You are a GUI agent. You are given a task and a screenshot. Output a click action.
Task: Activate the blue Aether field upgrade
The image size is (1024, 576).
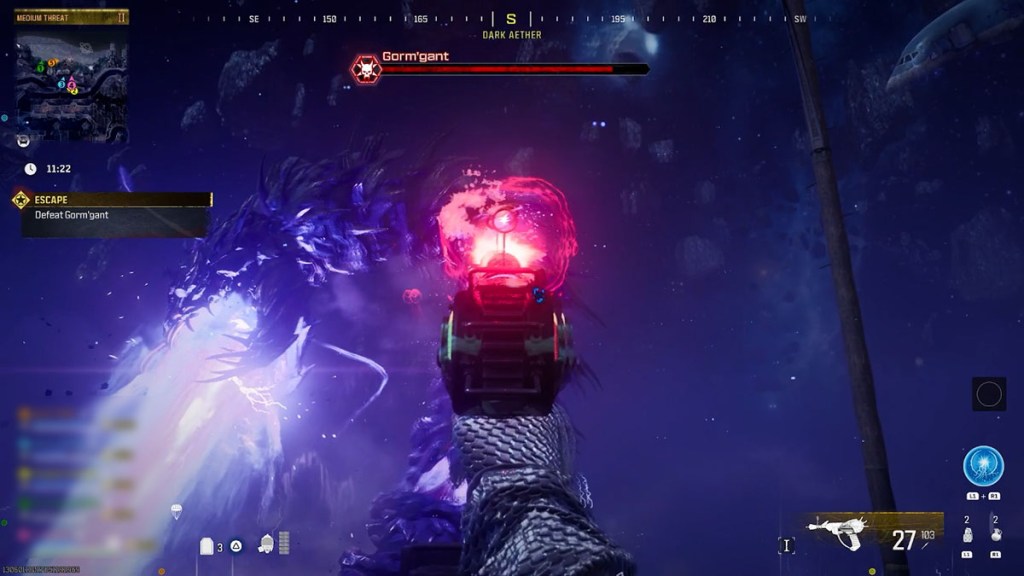click(983, 466)
